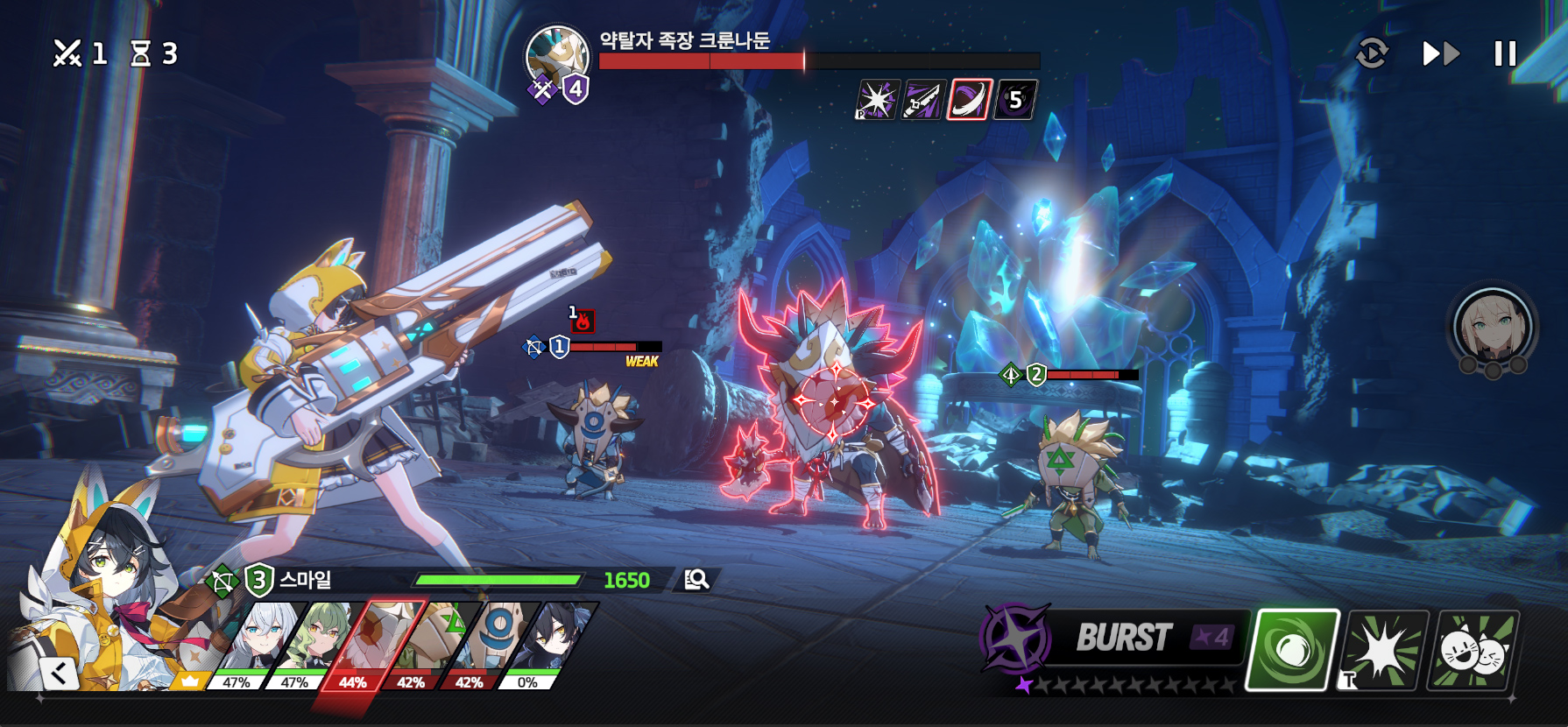This screenshot has width=1568, height=727.
Task: Enable auto-battle mode
Action: click(x=1372, y=54)
